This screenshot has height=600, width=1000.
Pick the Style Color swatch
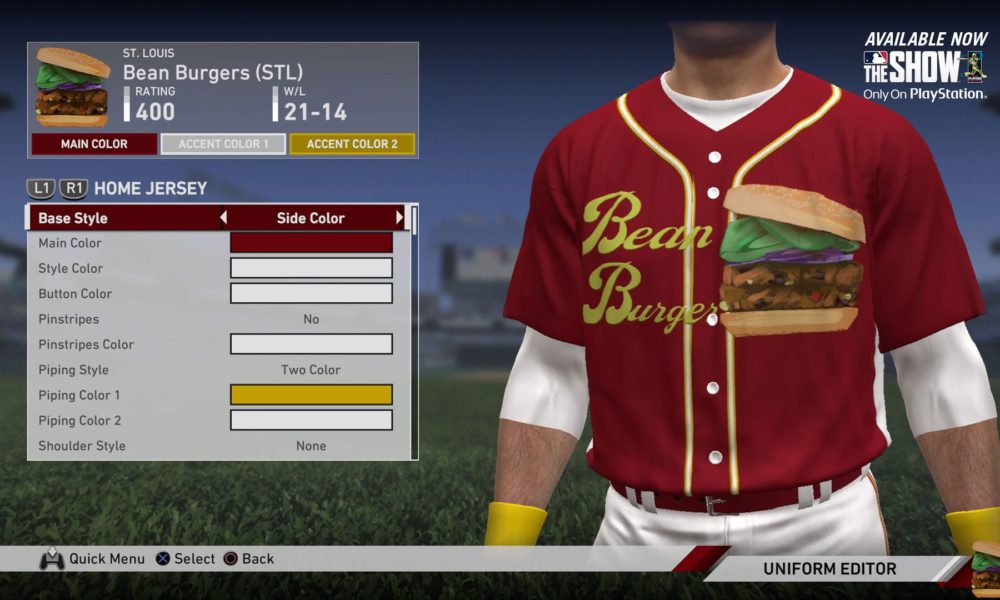[311, 268]
